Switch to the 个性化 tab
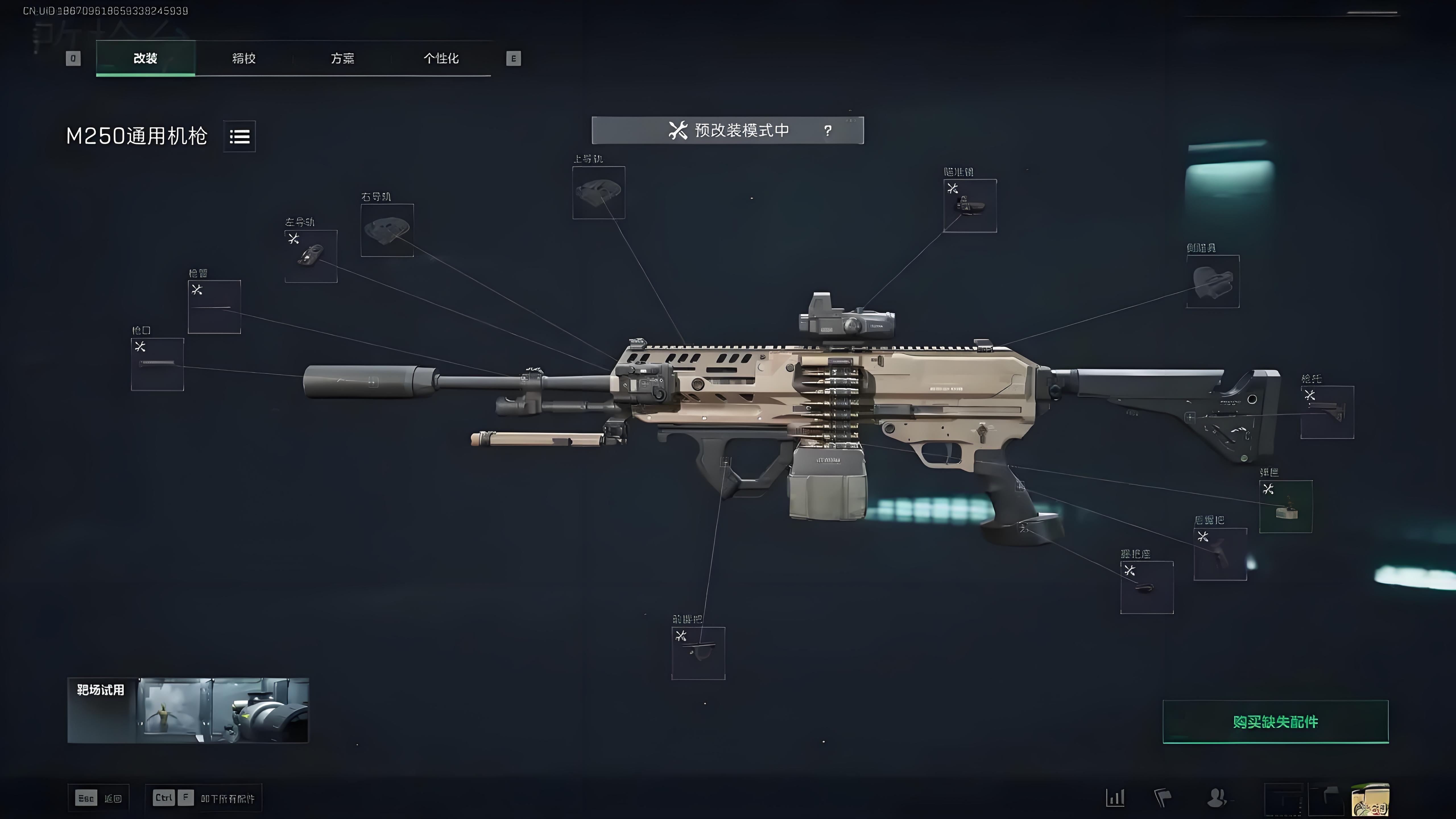1456x819 pixels. (441, 58)
